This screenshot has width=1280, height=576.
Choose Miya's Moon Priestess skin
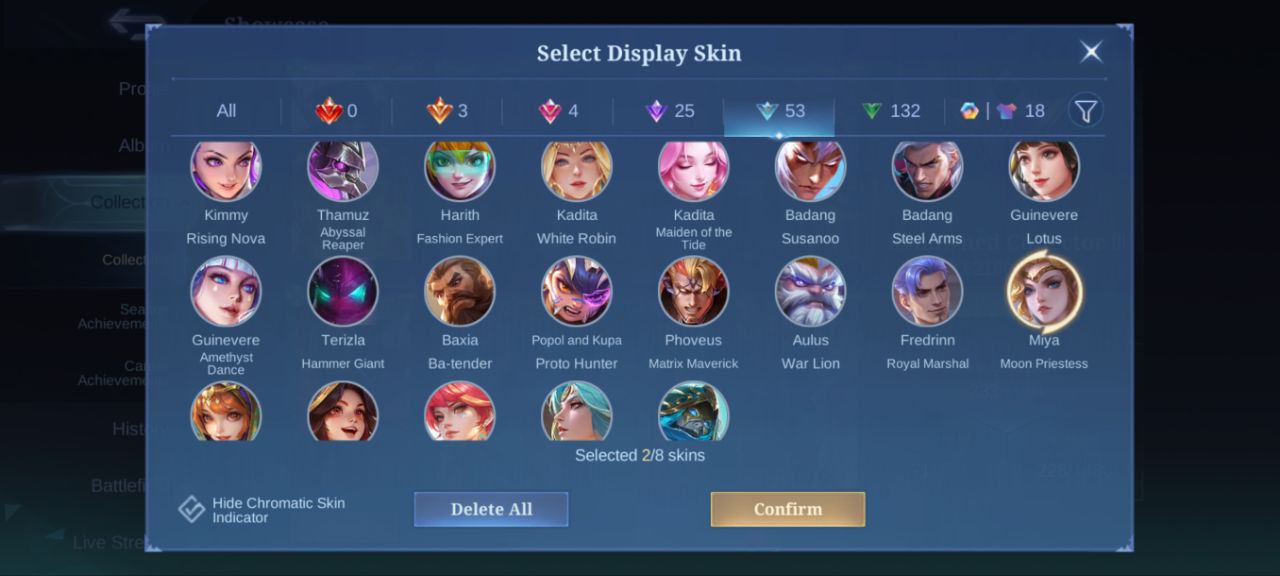[x=1044, y=291]
